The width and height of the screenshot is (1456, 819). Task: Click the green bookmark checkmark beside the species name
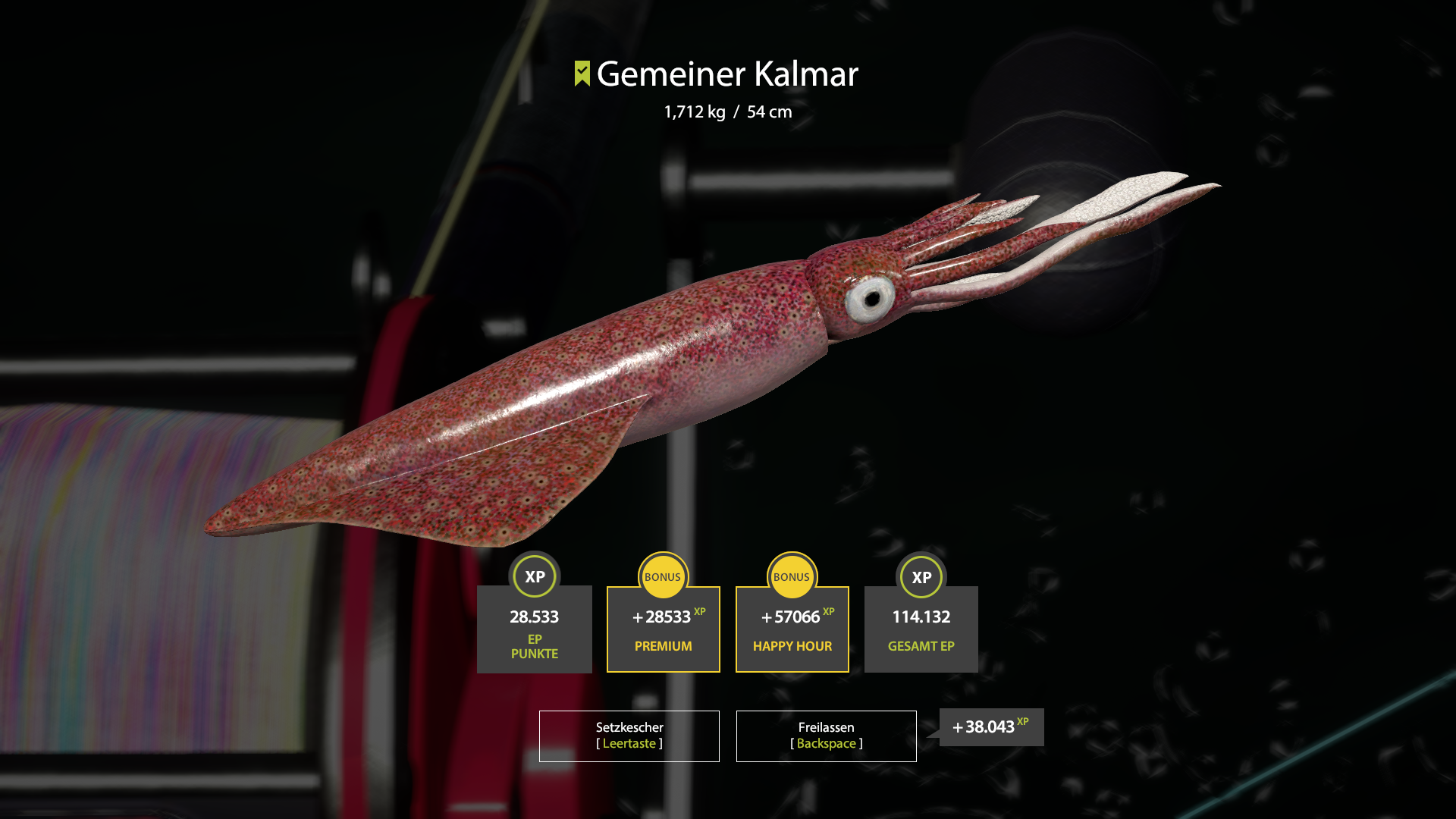pyautogui.click(x=581, y=75)
